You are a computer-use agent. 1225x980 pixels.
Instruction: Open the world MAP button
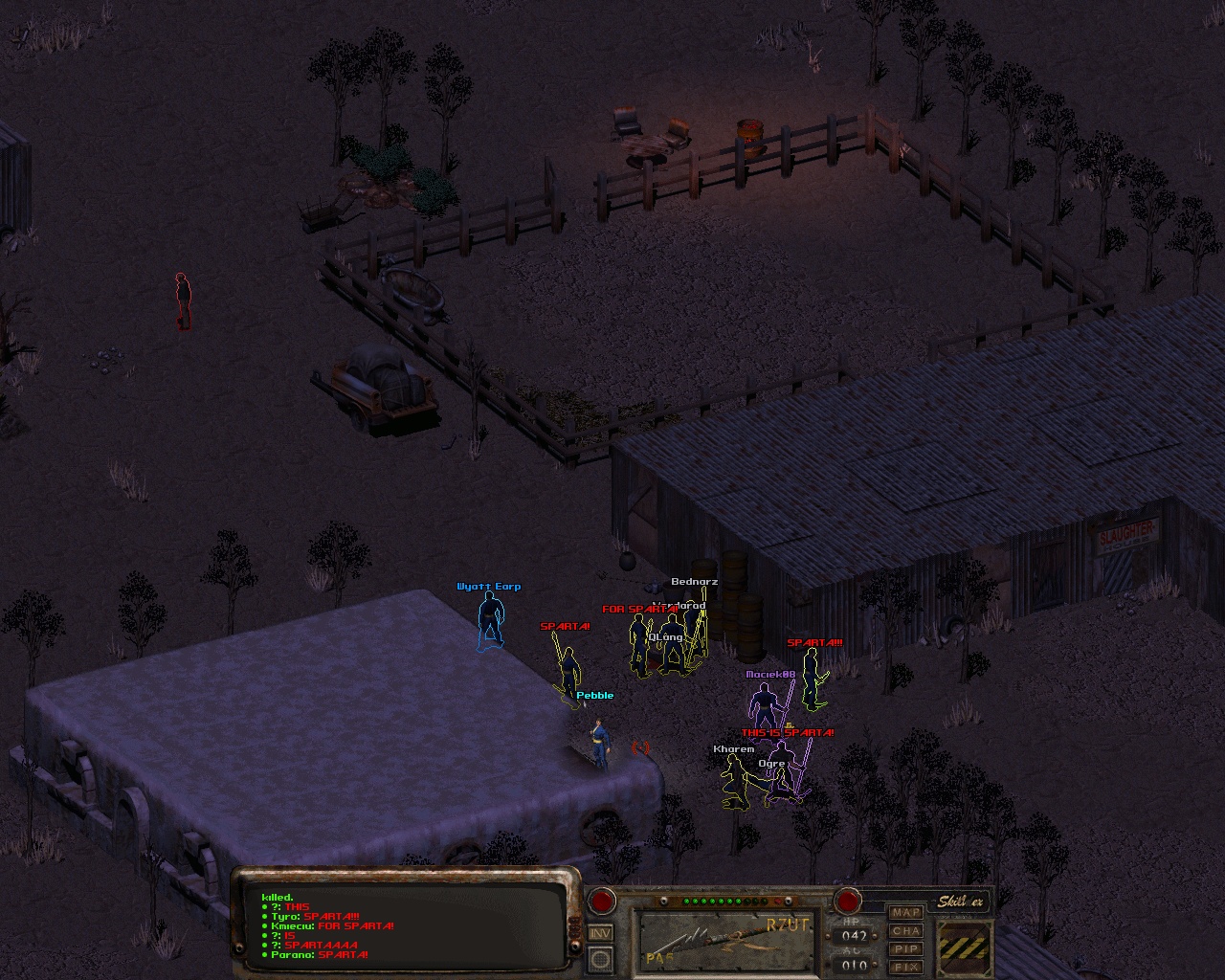click(905, 913)
